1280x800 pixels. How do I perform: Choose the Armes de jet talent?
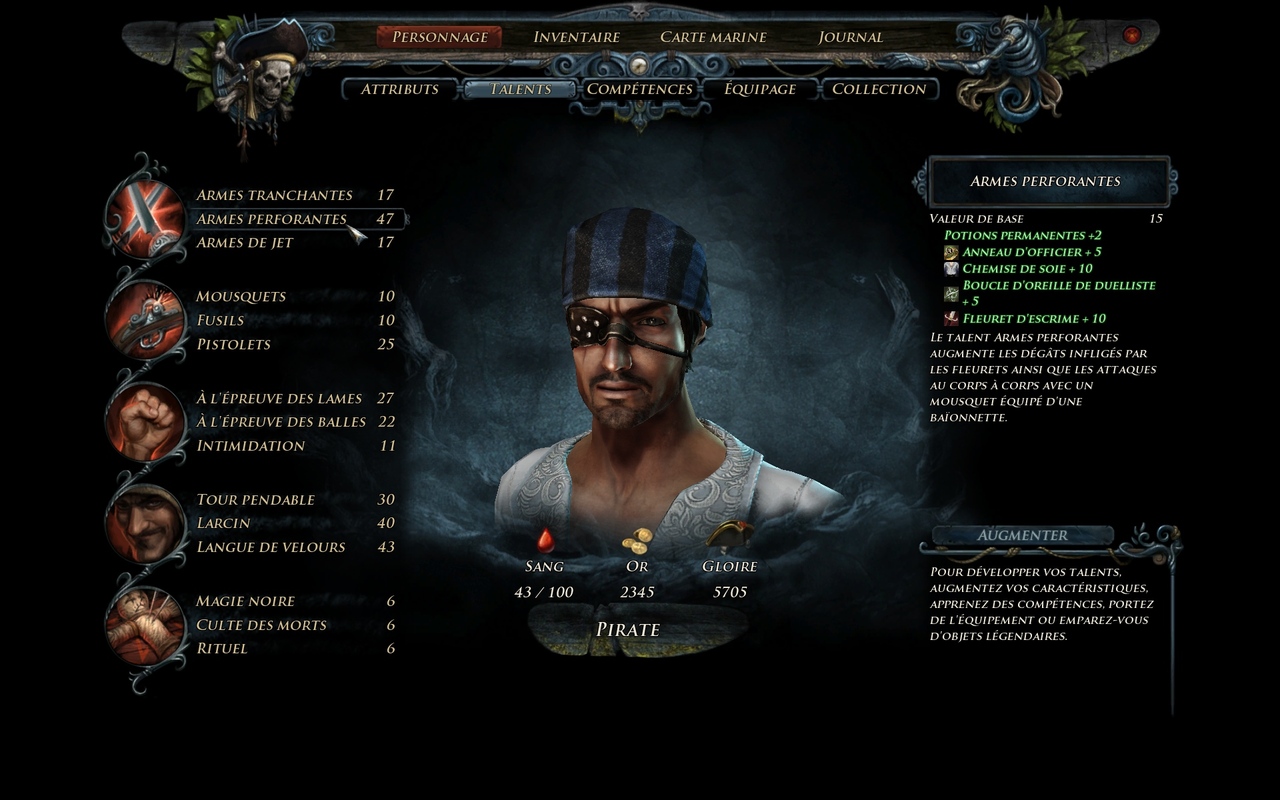tap(245, 243)
